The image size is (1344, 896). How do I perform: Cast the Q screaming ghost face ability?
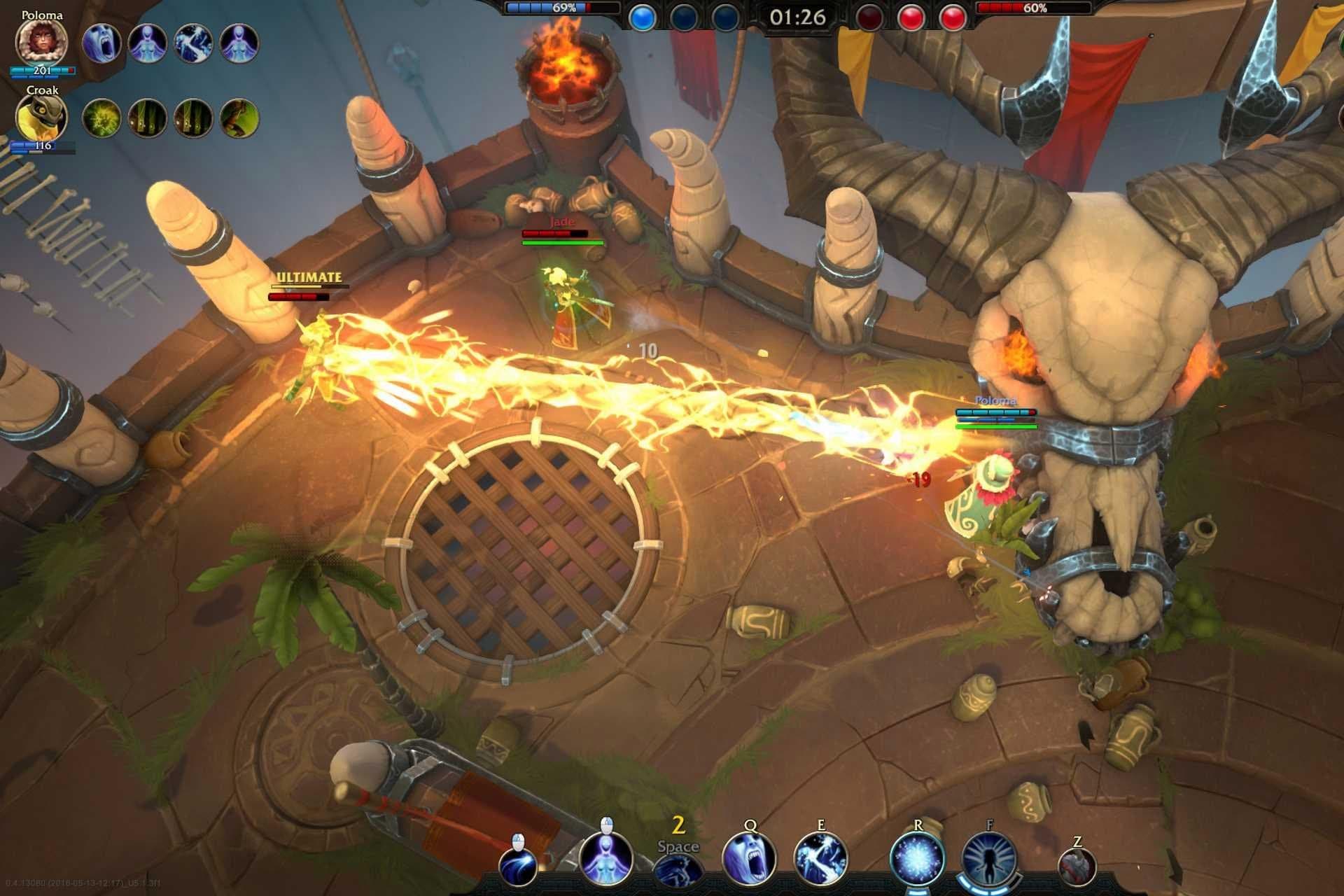click(749, 859)
